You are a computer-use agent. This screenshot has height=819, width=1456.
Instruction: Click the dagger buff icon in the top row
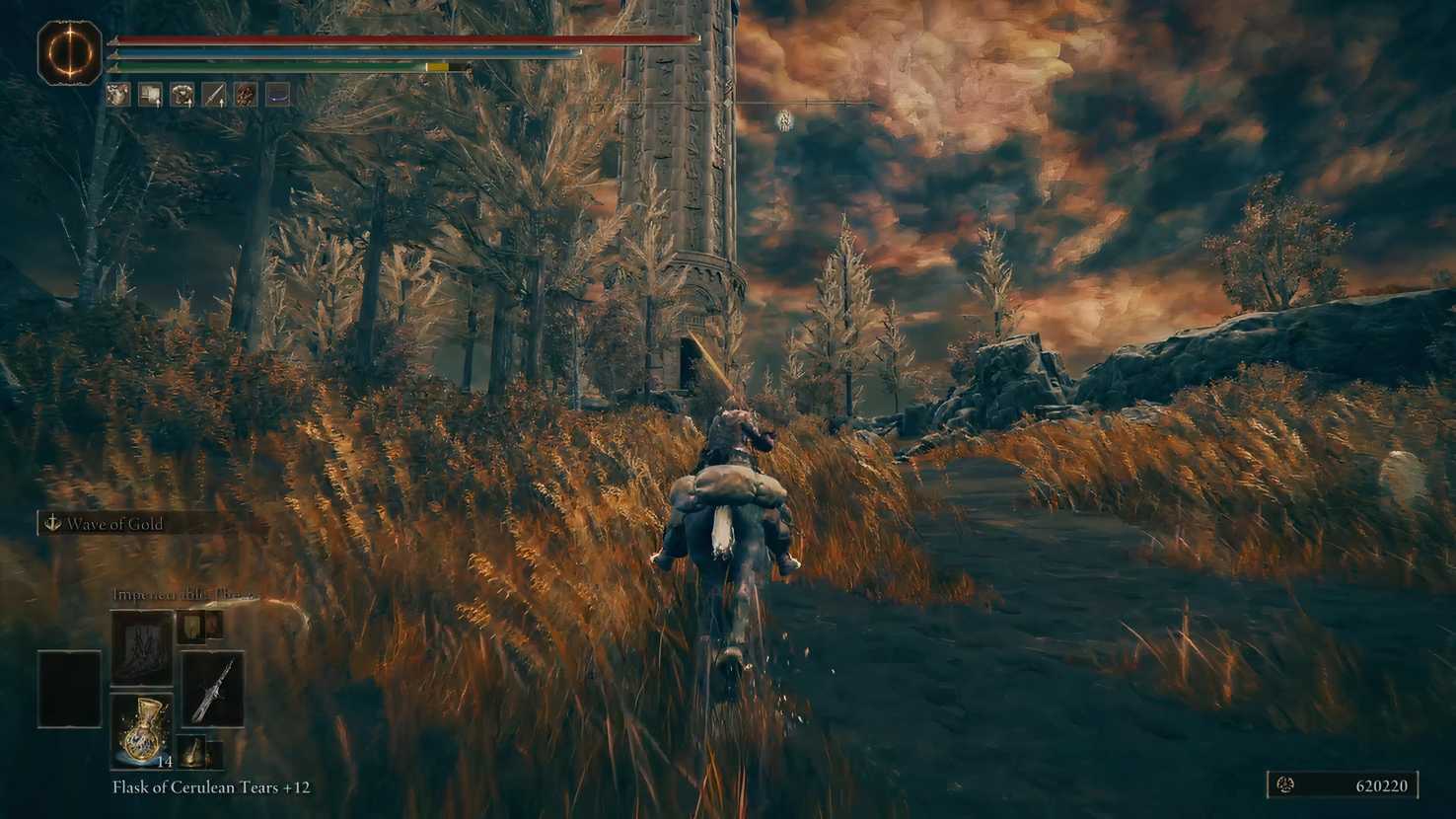point(214,96)
